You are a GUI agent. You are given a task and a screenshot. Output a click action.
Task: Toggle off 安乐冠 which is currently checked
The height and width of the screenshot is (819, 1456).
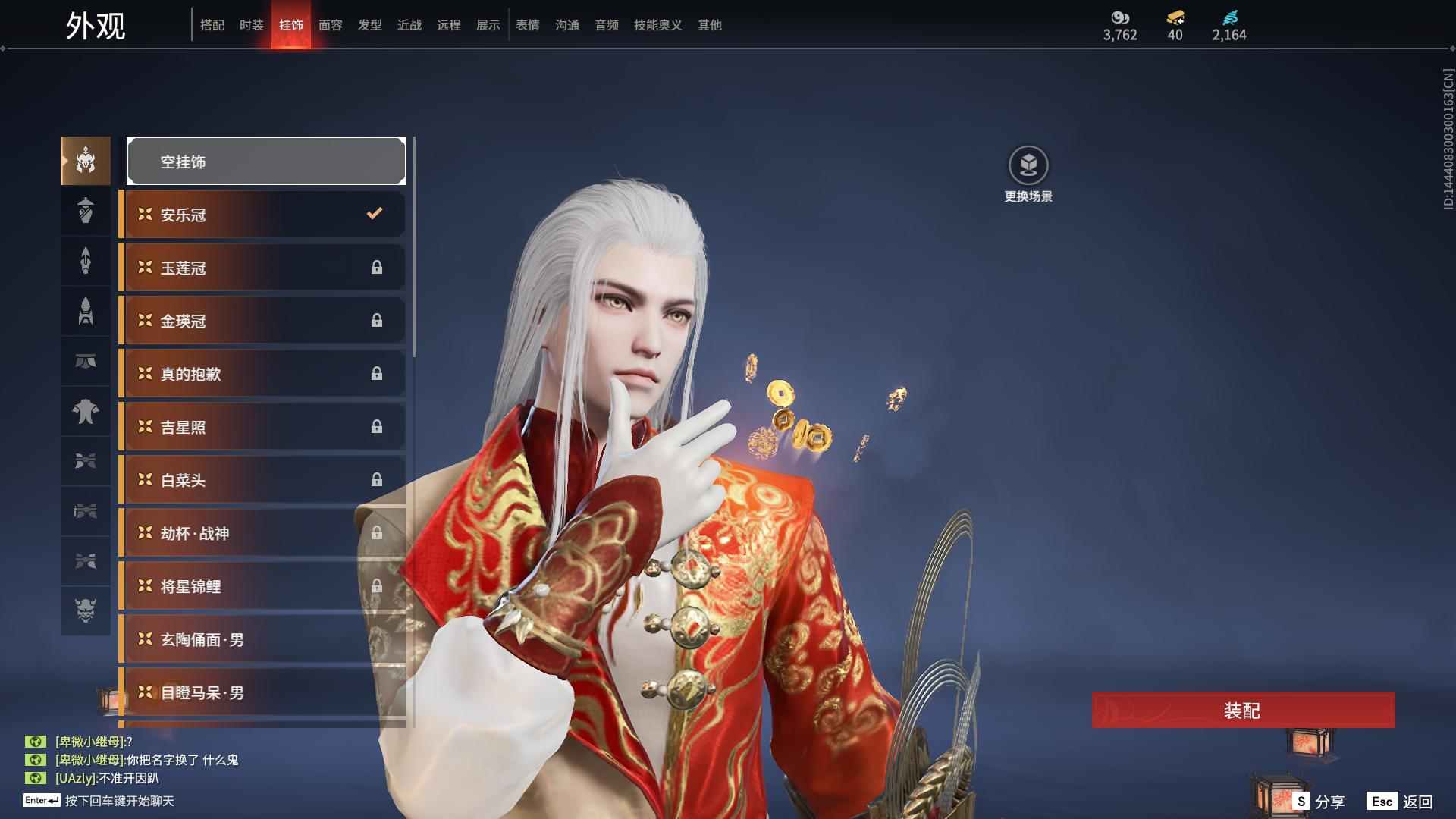pos(262,215)
